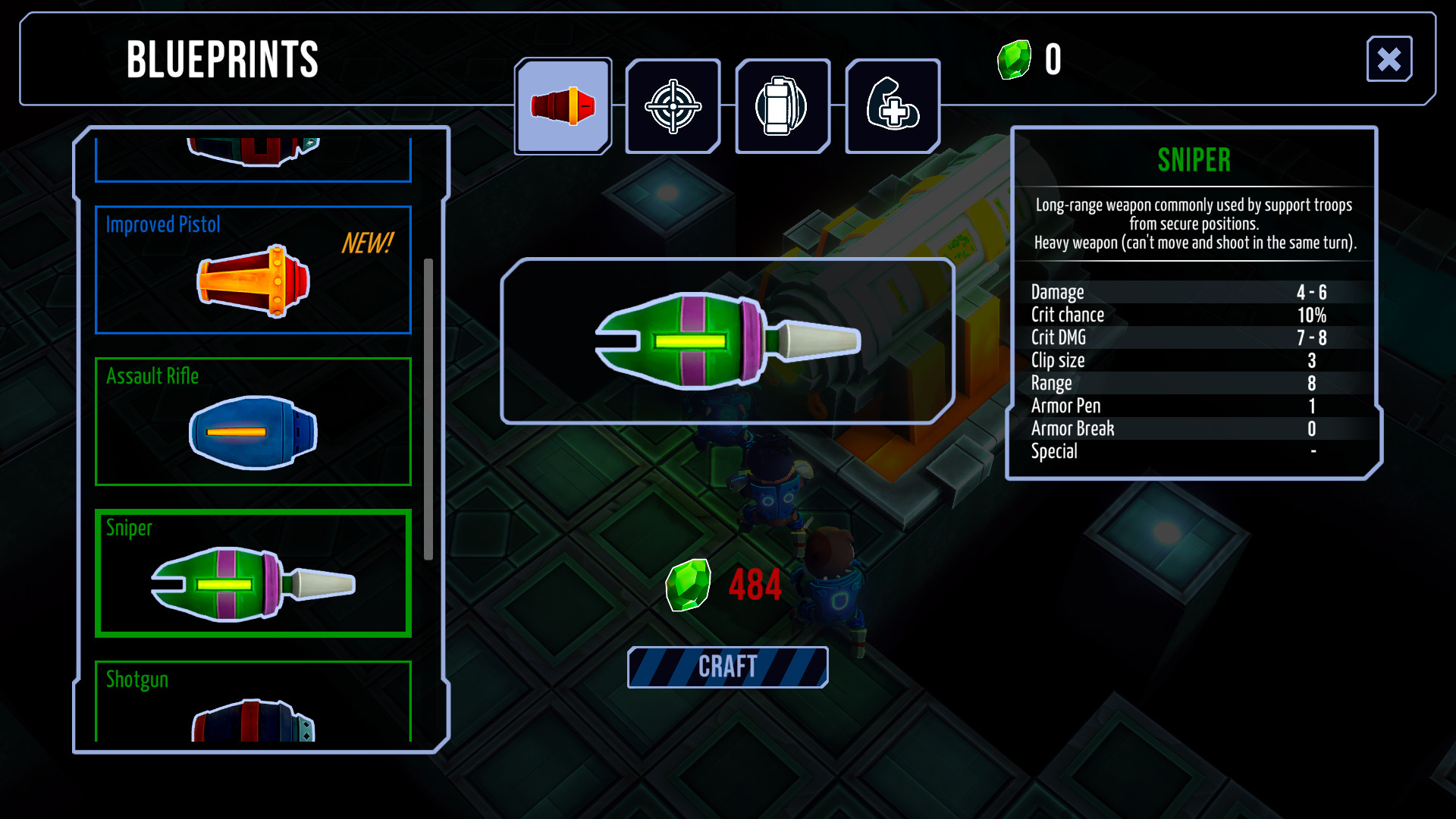
Task: Open the crosshair targeting category
Action: pos(672,105)
